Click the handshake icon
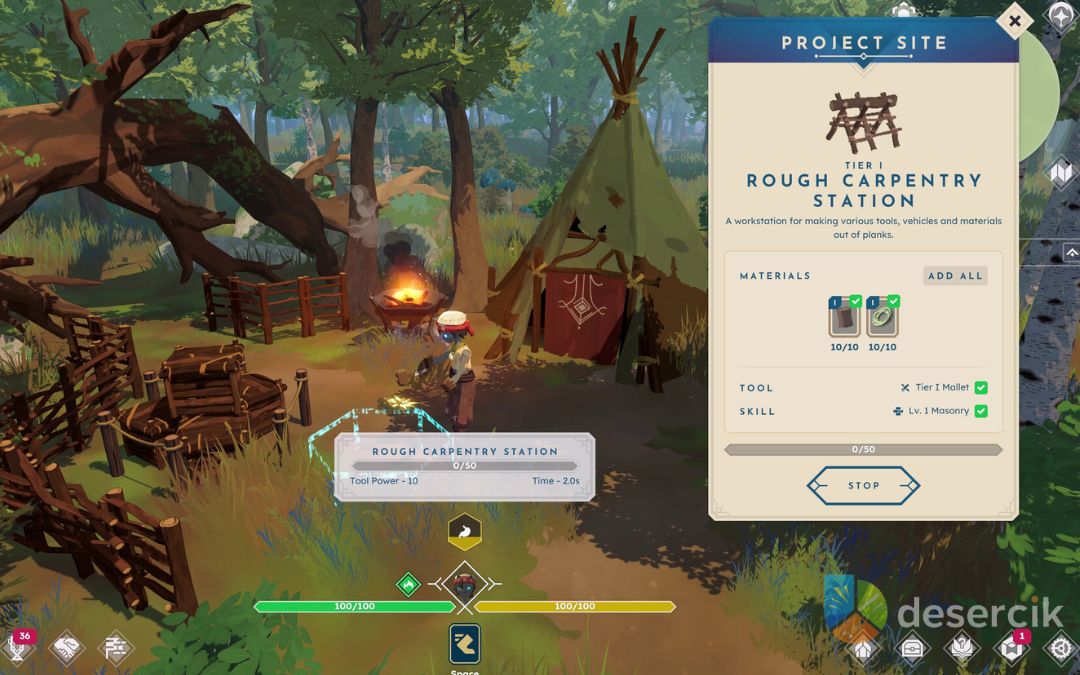This screenshot has height=675, width=1080. [x=66, y=647]
